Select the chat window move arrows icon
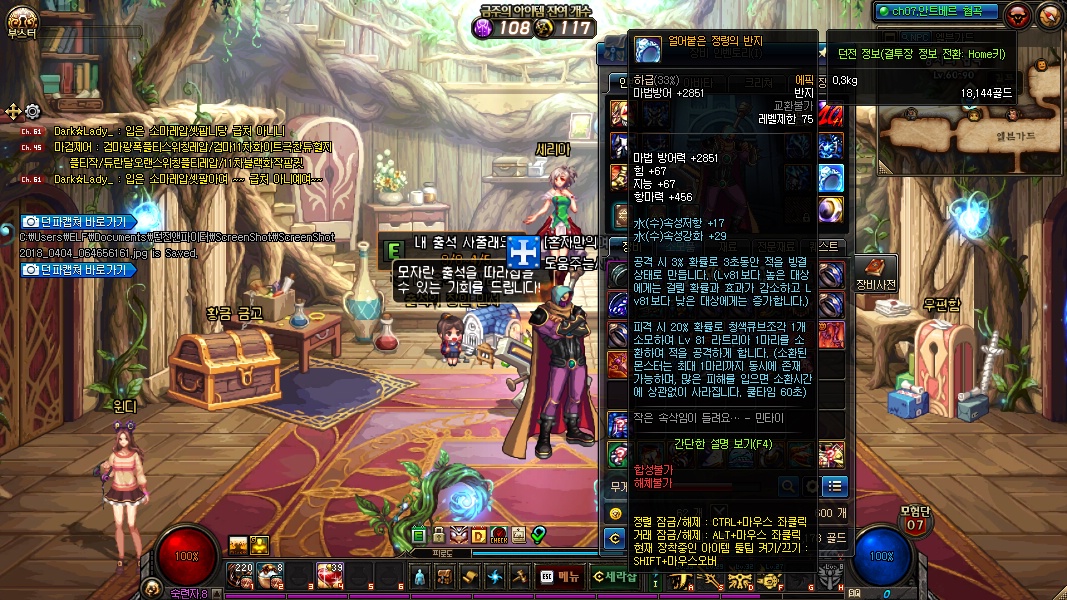 [13, 111]
